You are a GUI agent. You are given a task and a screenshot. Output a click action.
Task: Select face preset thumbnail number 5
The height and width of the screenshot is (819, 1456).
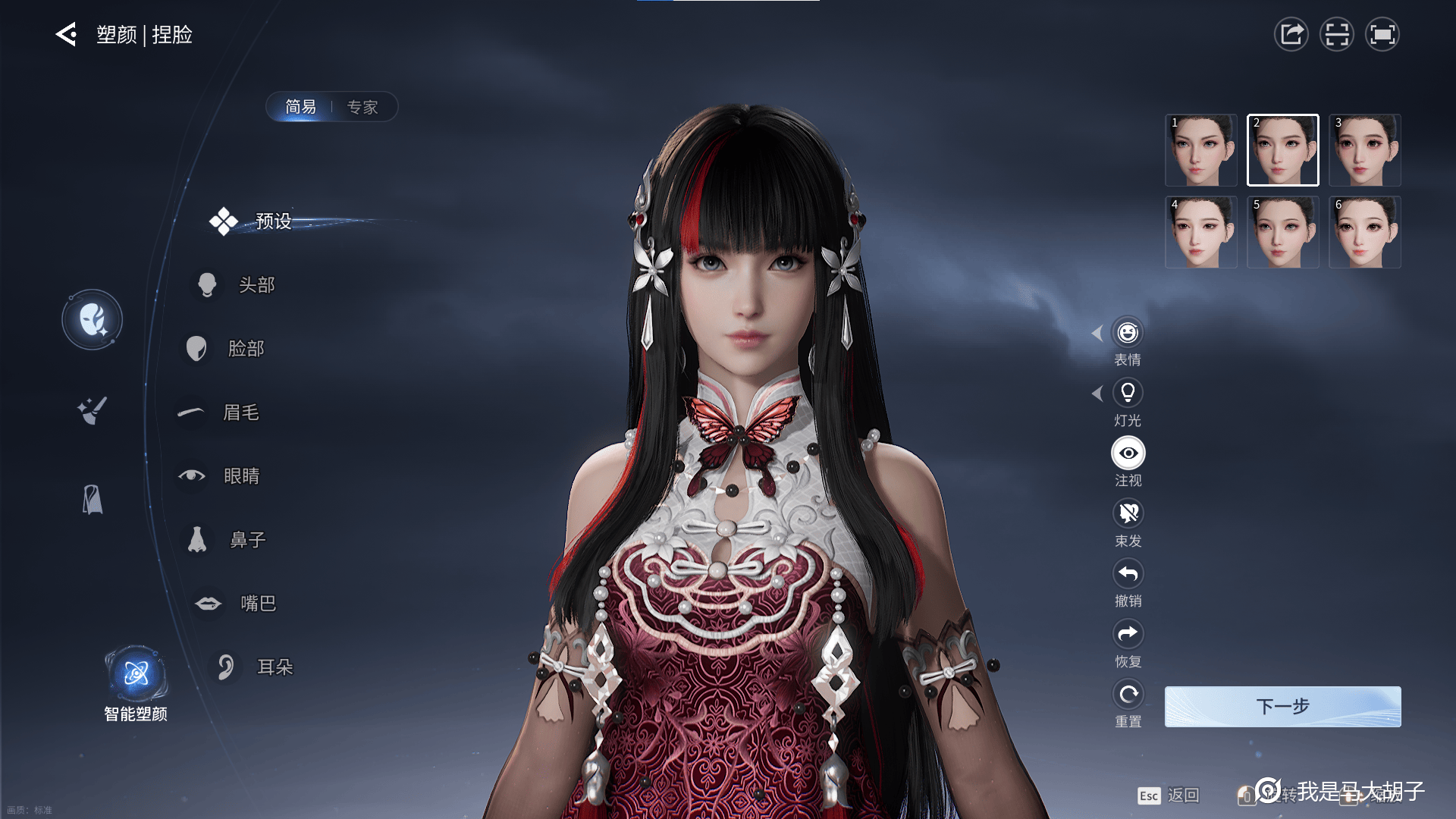[1282, 232]
